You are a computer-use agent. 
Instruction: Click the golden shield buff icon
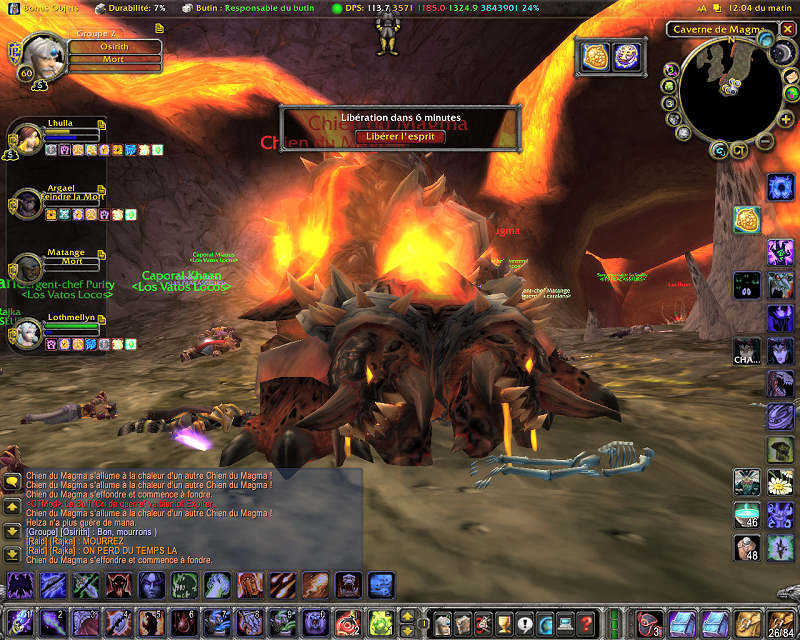597,57
